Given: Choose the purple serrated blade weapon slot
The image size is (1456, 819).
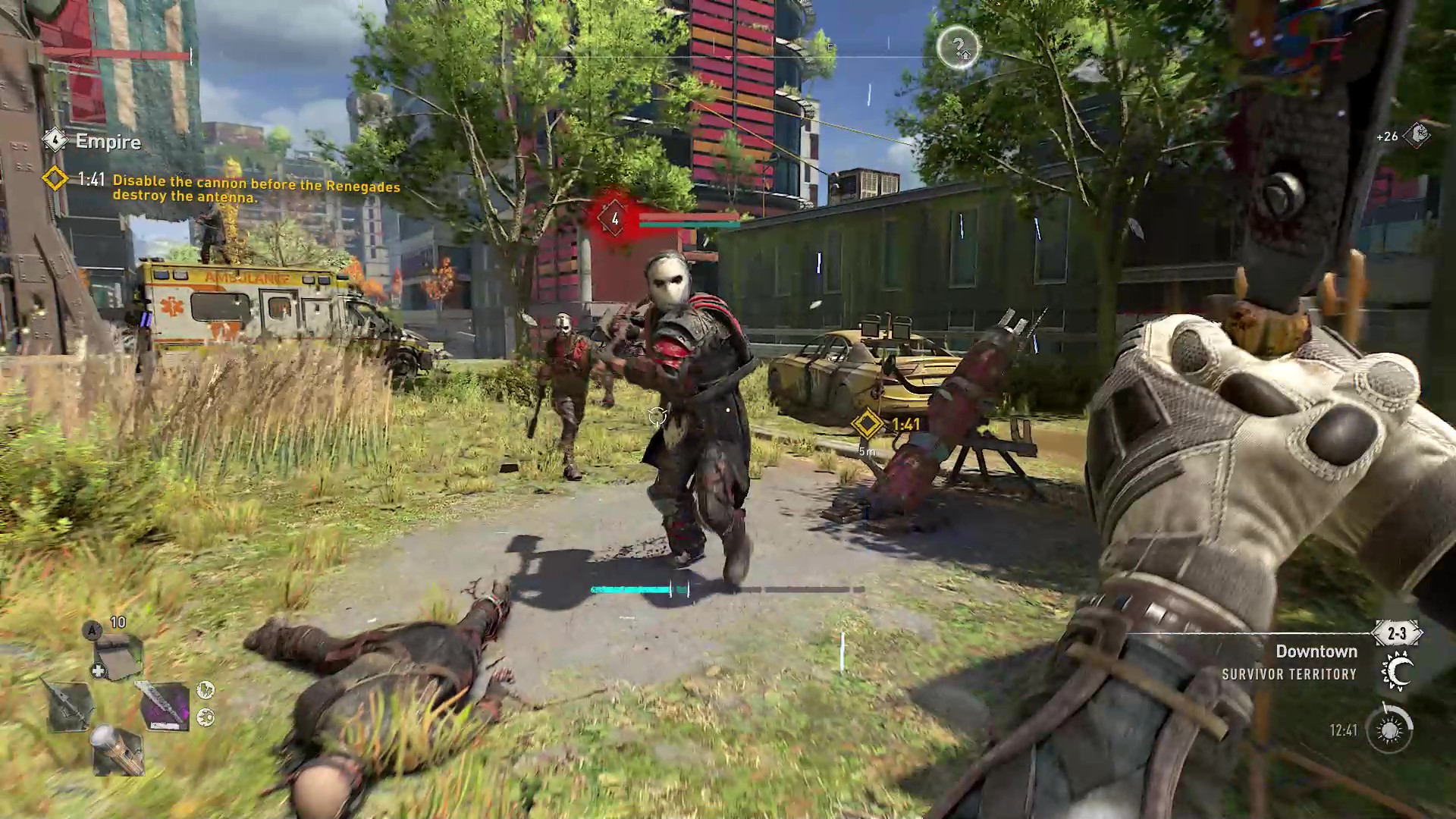Looking at the screenshot, I should (x=164, y=705).
